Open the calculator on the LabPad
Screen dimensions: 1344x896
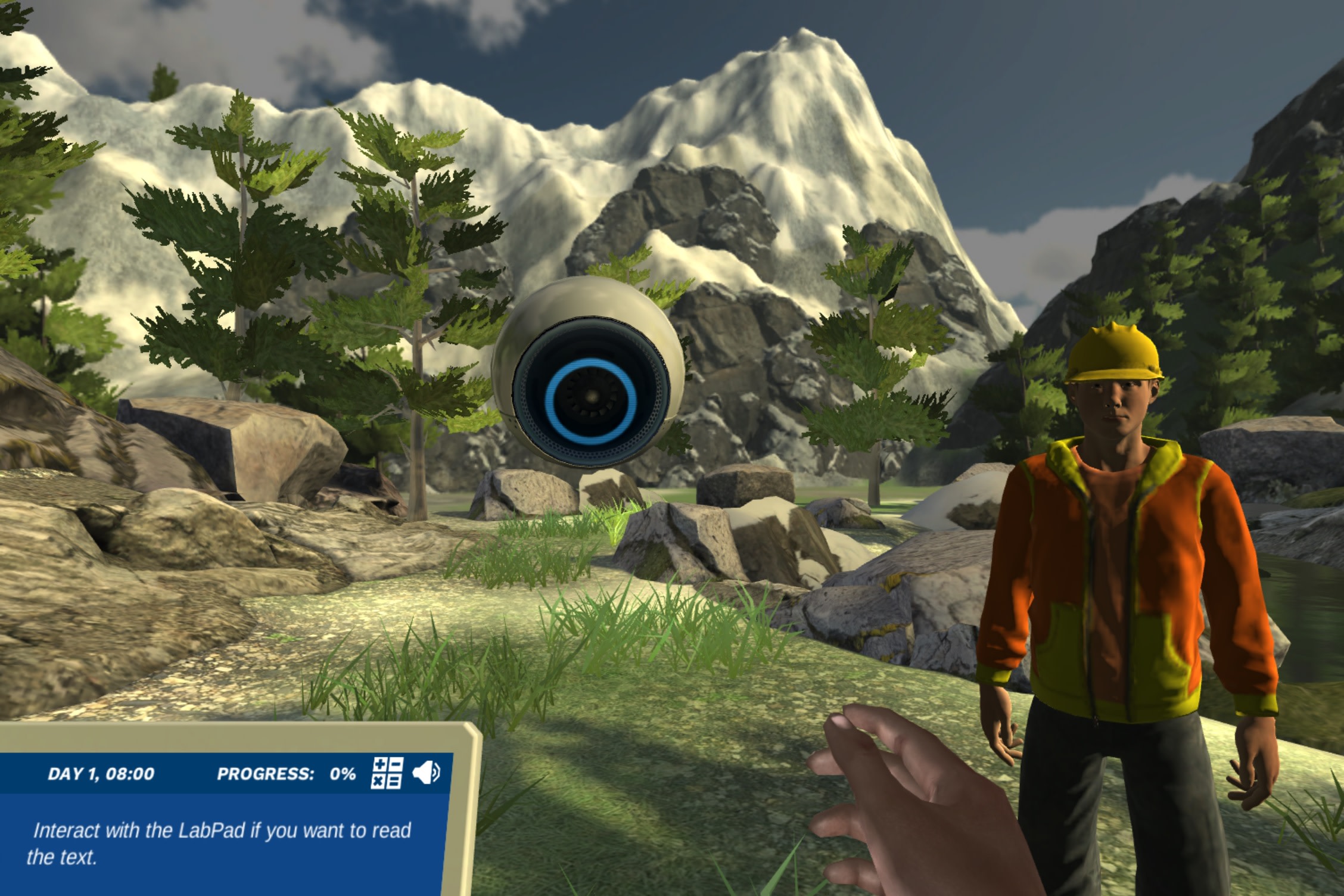[387, 773]
